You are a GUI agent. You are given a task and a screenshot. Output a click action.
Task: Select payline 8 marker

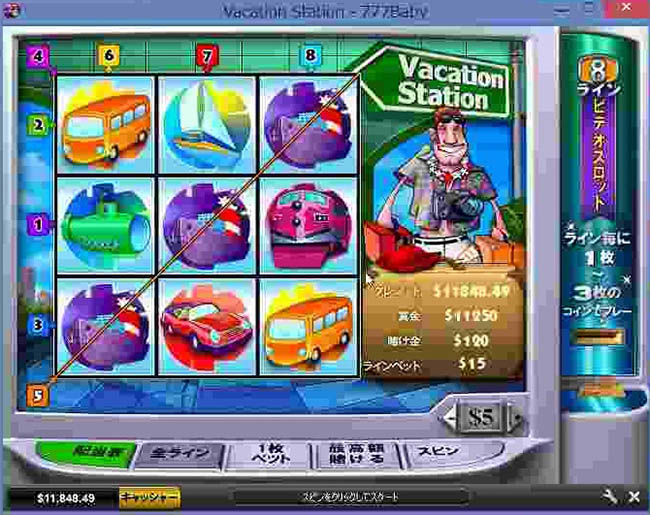[310, 56]
